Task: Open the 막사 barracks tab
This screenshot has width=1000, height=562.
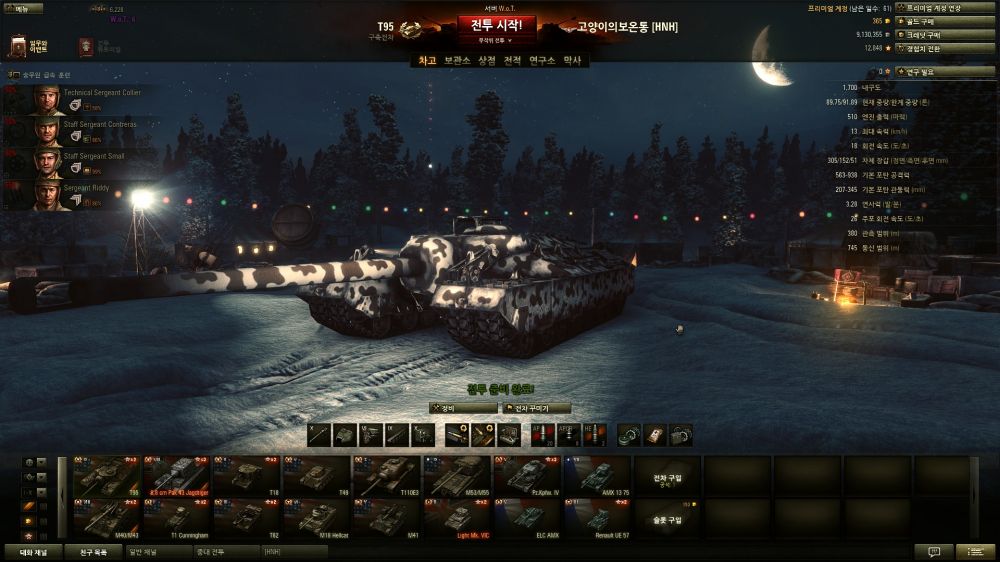Action: pos(572,61)
